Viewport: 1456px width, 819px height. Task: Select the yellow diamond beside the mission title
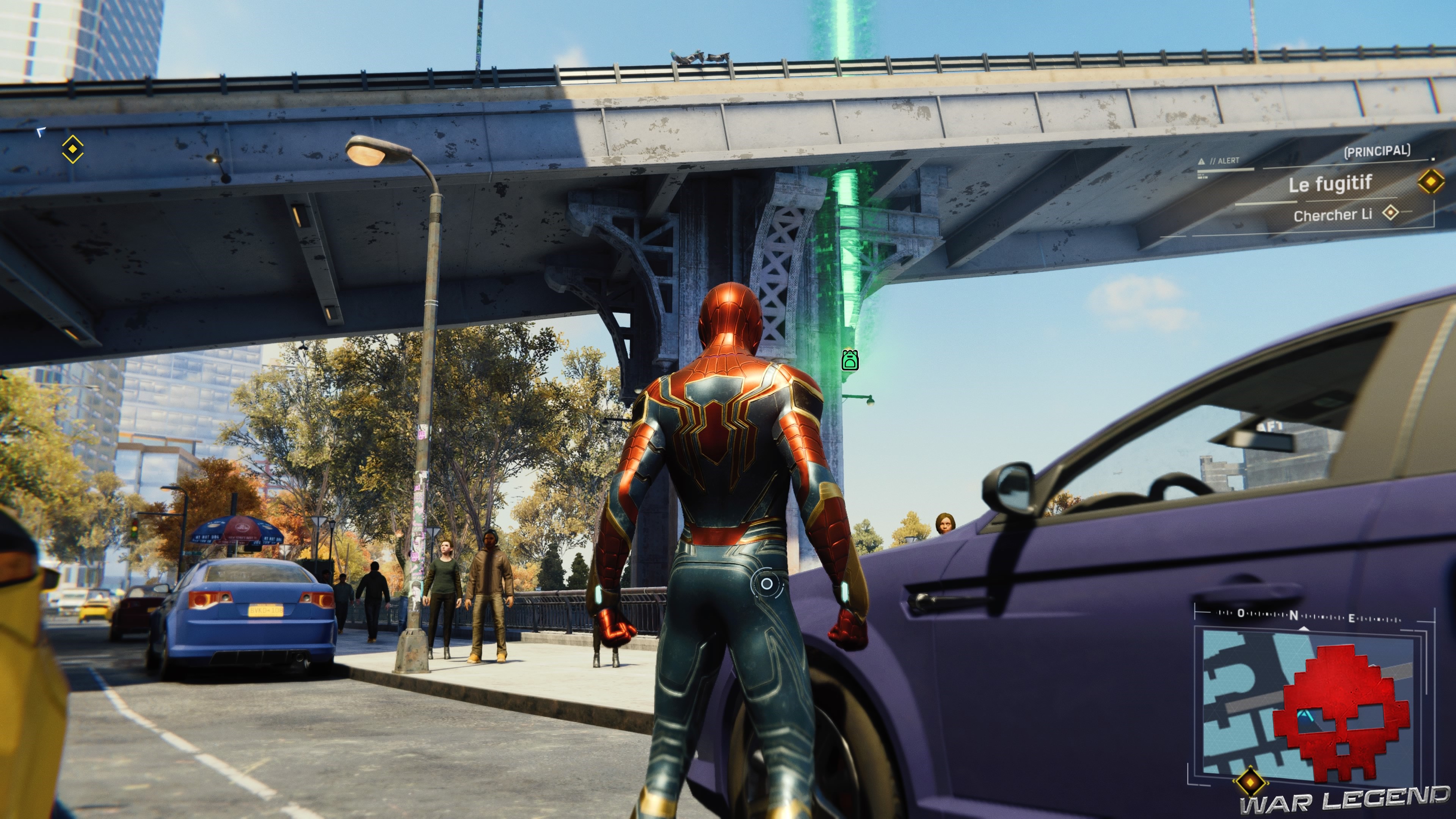click(x=1431, y=182)
